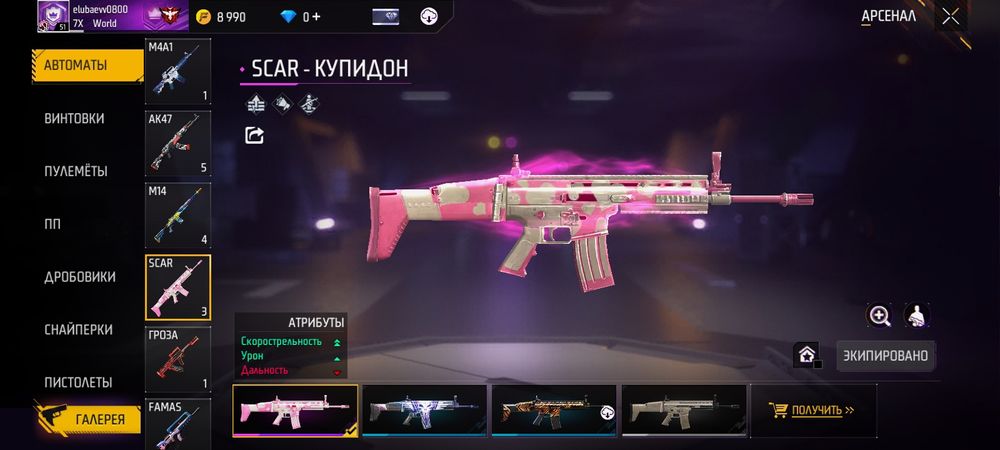
Task: Pick the Гроза weapon tile
Action: click(x=178, y=359)
